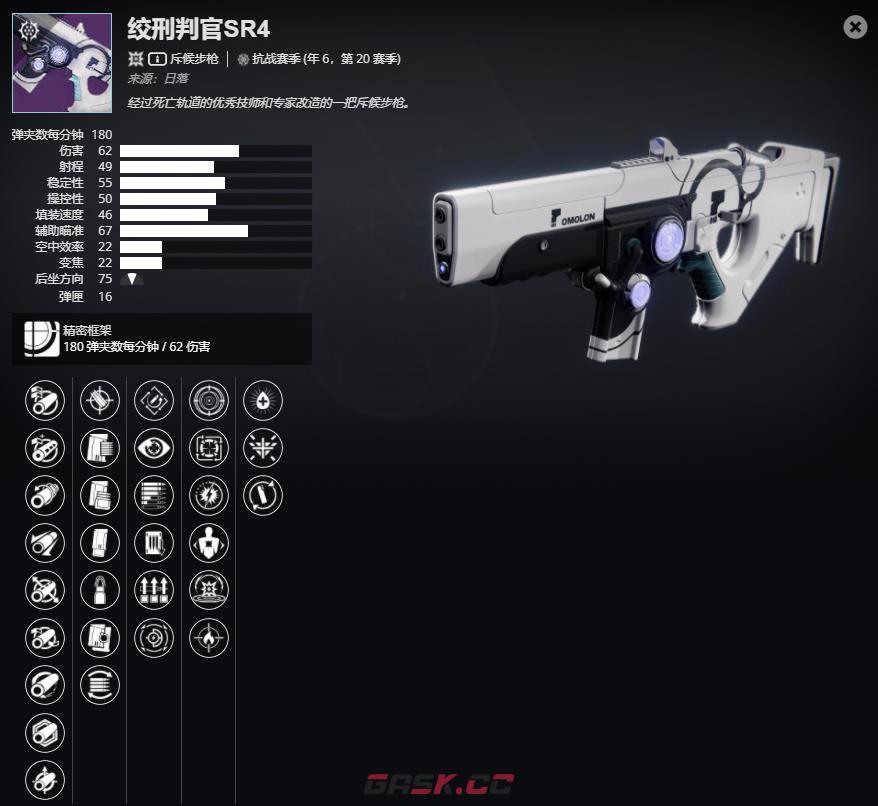Pick the lightning burst perk icon
Image resolution: width=878 pixels, height=806 pixels.
[x=209, y=496]
